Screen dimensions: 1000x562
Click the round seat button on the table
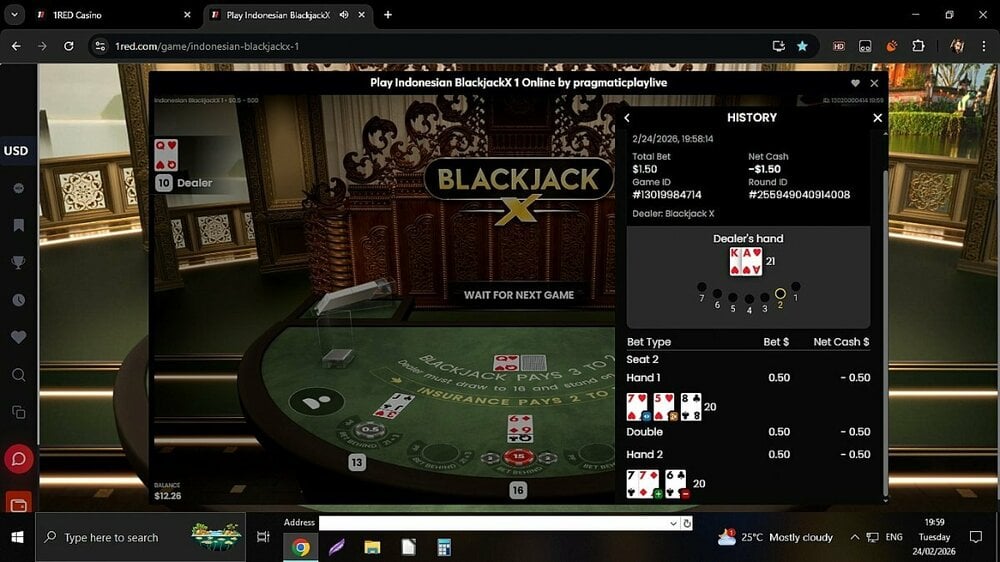point(316,402)
